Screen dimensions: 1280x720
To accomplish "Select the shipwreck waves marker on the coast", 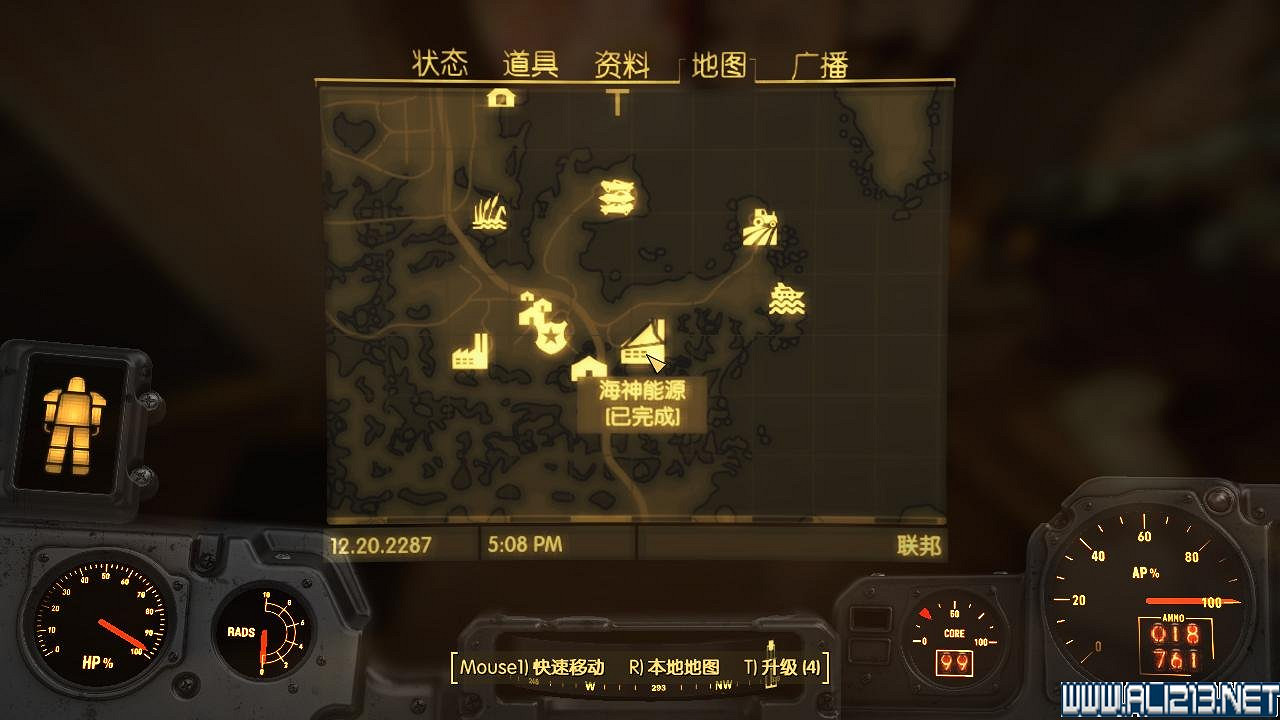I will (x=787, y=297).
